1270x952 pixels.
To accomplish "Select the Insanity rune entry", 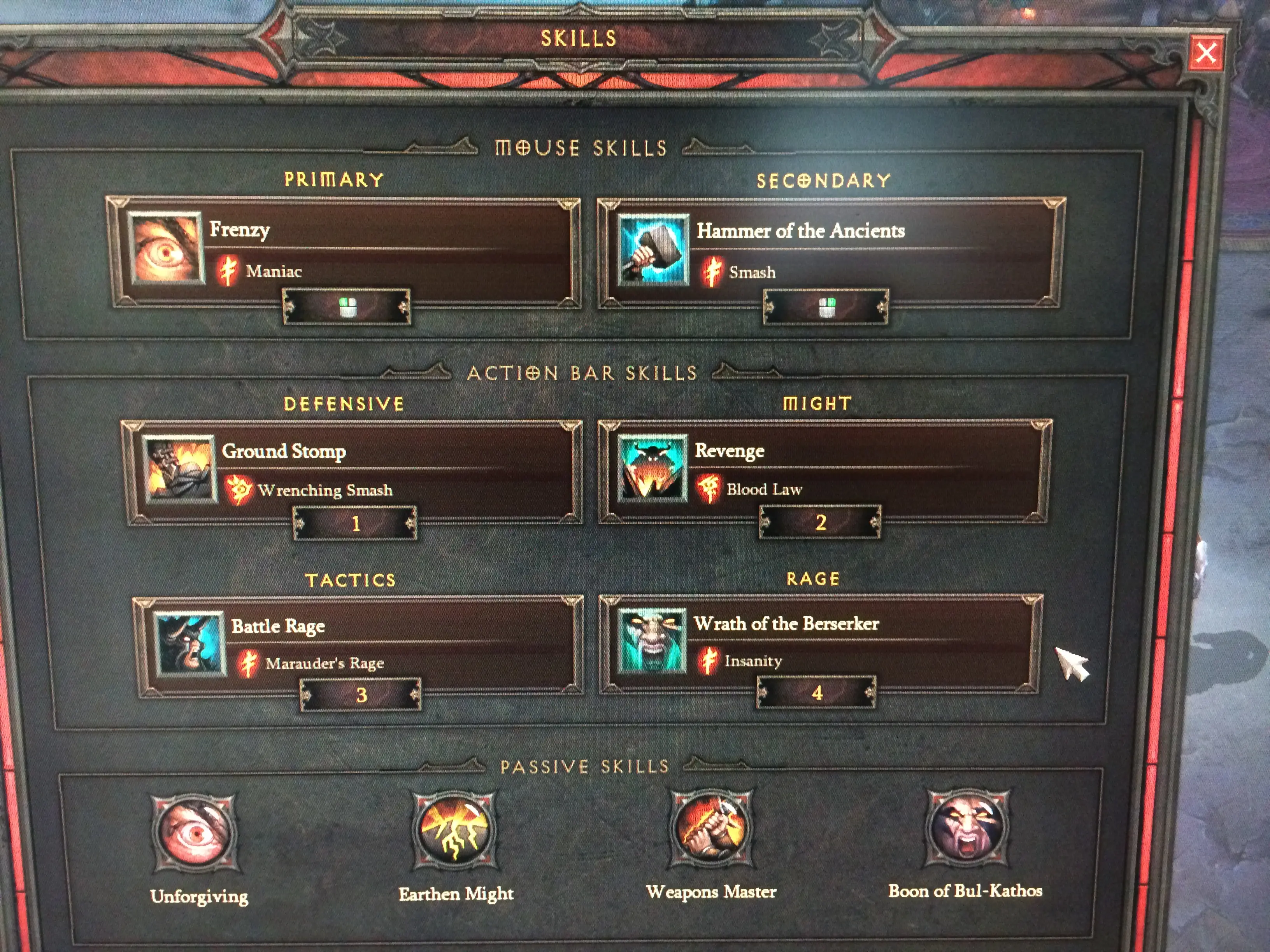I will (753, 661).
